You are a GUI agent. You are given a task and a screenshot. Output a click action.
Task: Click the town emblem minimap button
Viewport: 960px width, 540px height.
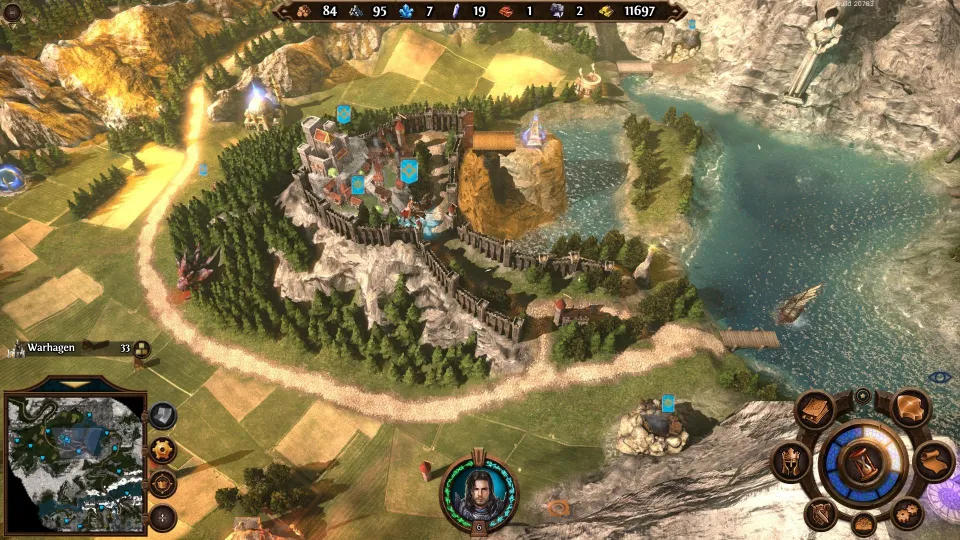point(163,484)
